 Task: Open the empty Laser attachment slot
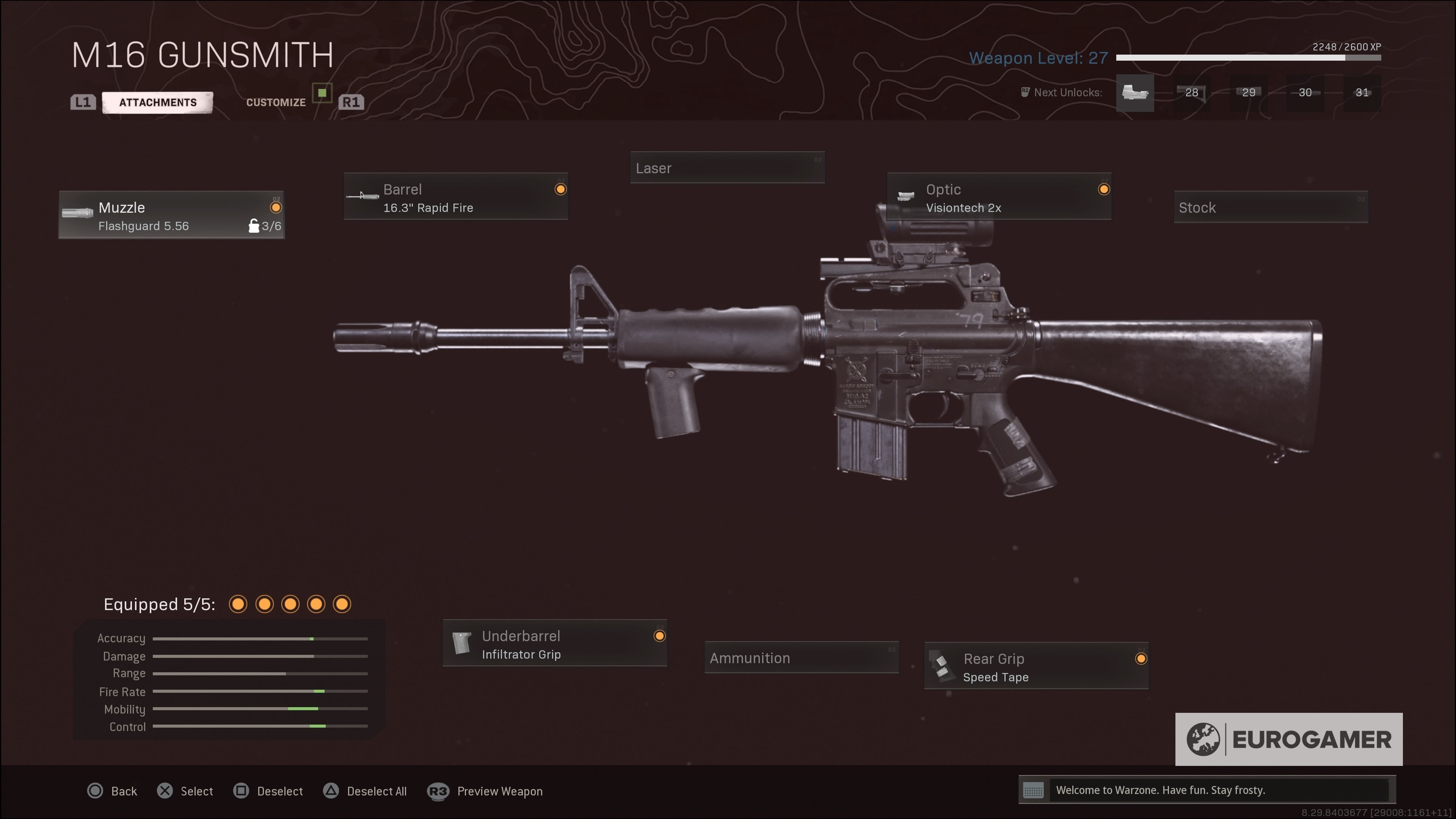pos(728,167)
